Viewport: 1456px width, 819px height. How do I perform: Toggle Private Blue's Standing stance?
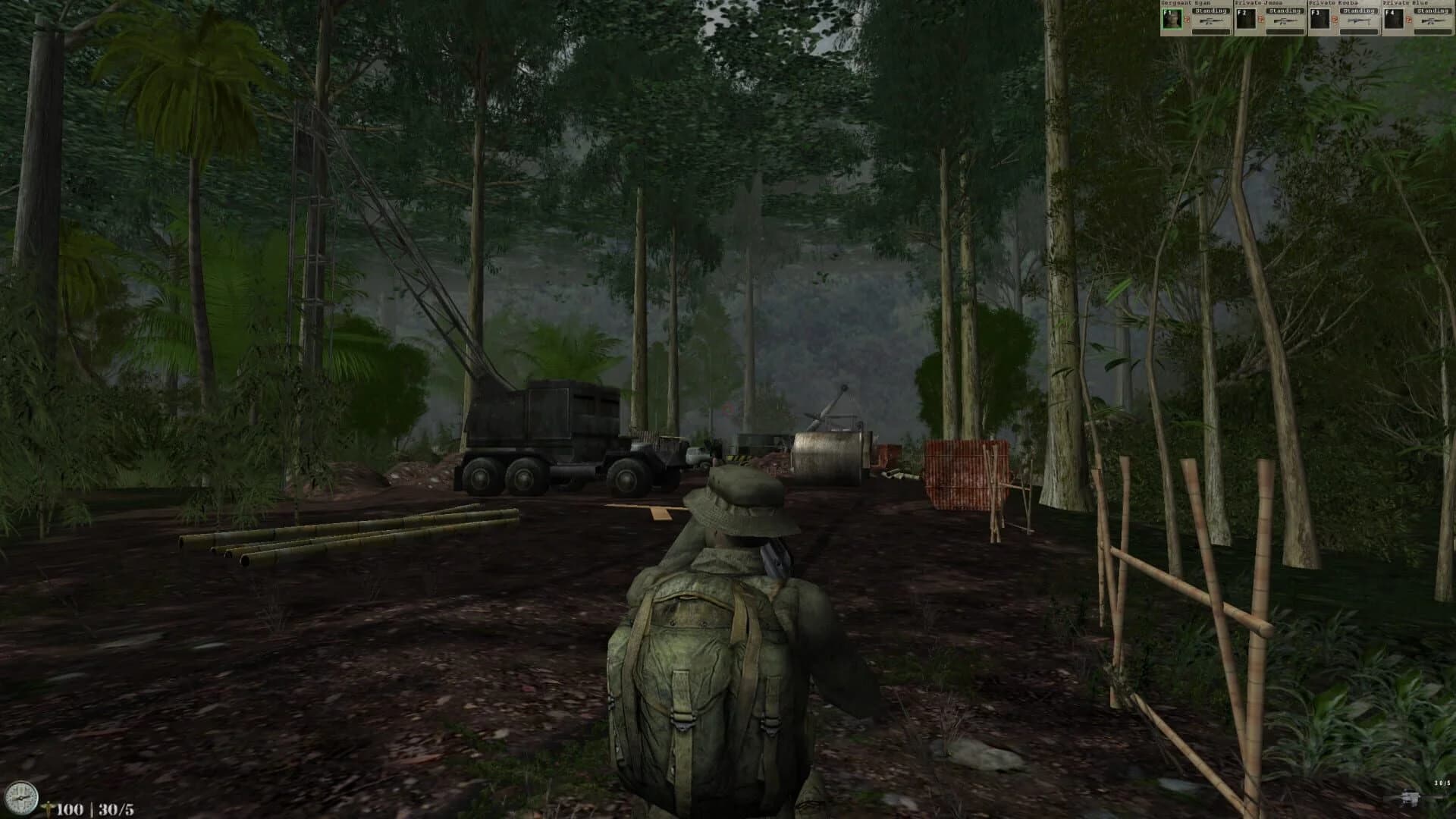(1436, 11)
